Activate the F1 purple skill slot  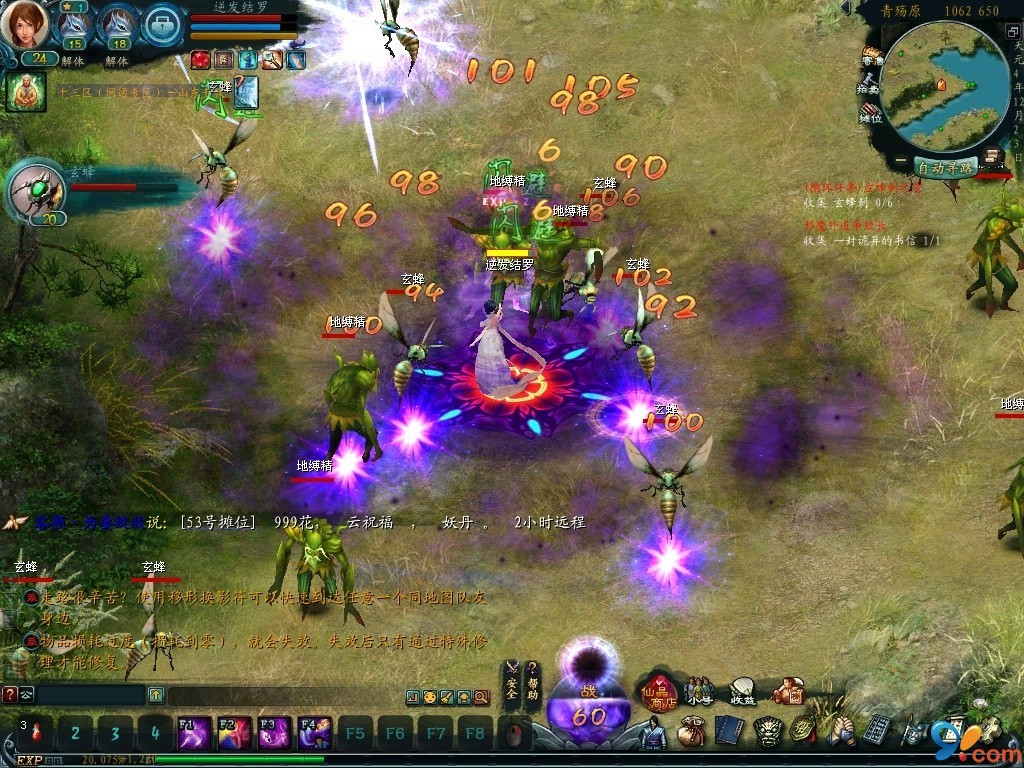point(193,733)
